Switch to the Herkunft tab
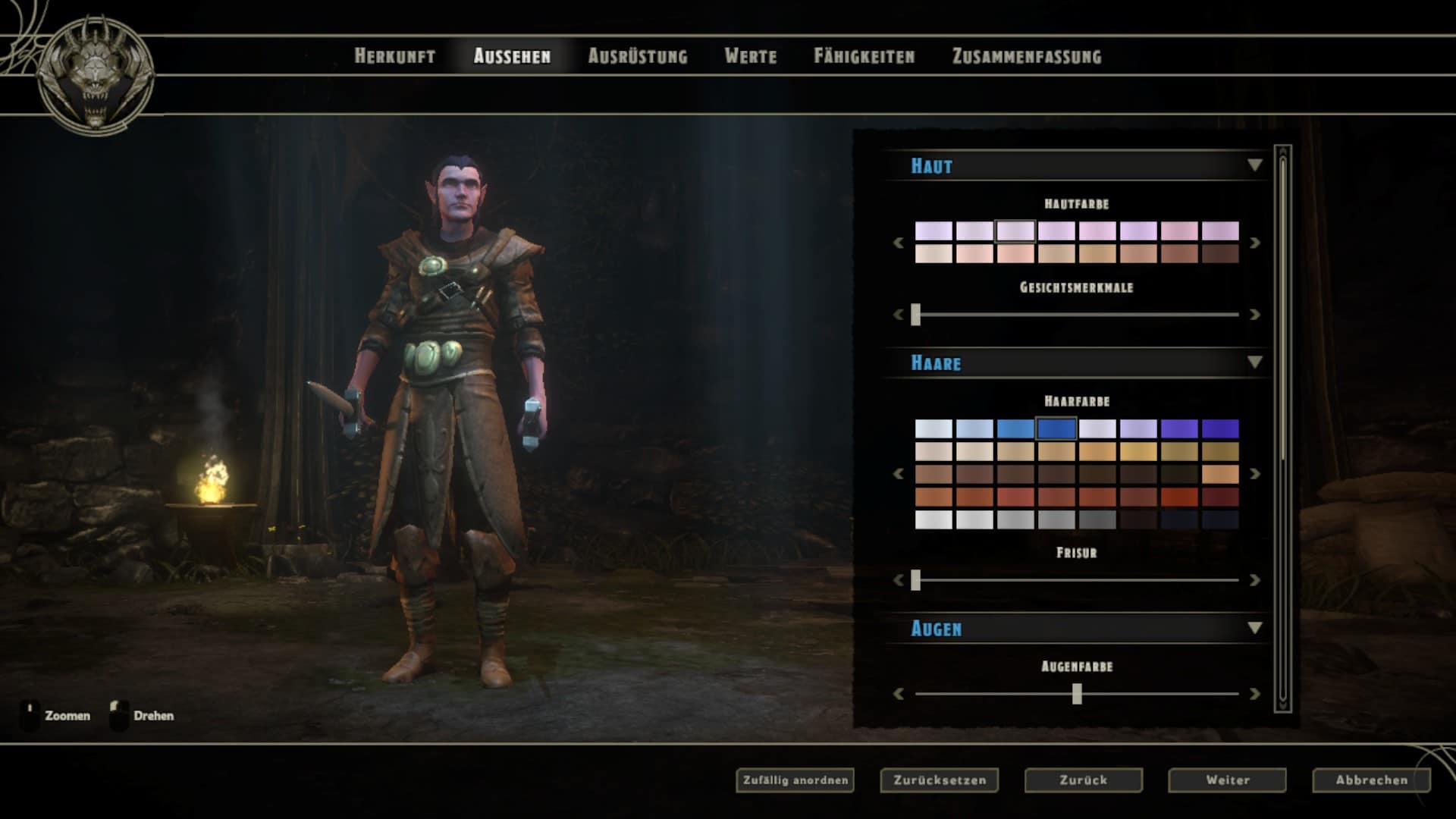Screen dimensions: 1456x819 (x=394, y=56)
